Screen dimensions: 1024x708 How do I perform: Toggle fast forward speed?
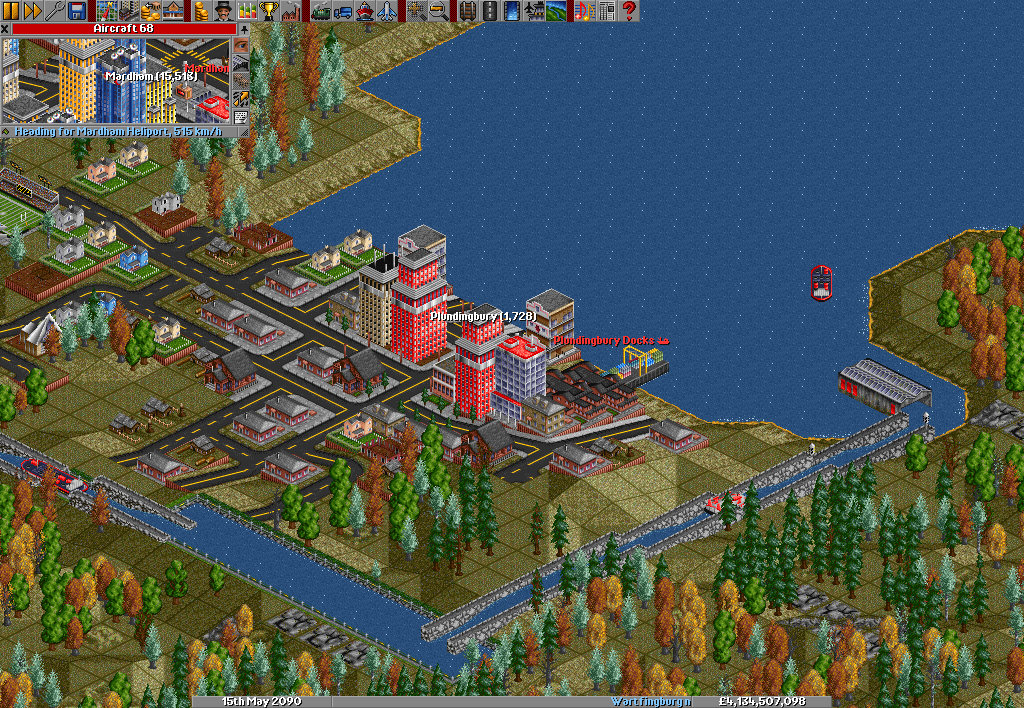point(32,11)
